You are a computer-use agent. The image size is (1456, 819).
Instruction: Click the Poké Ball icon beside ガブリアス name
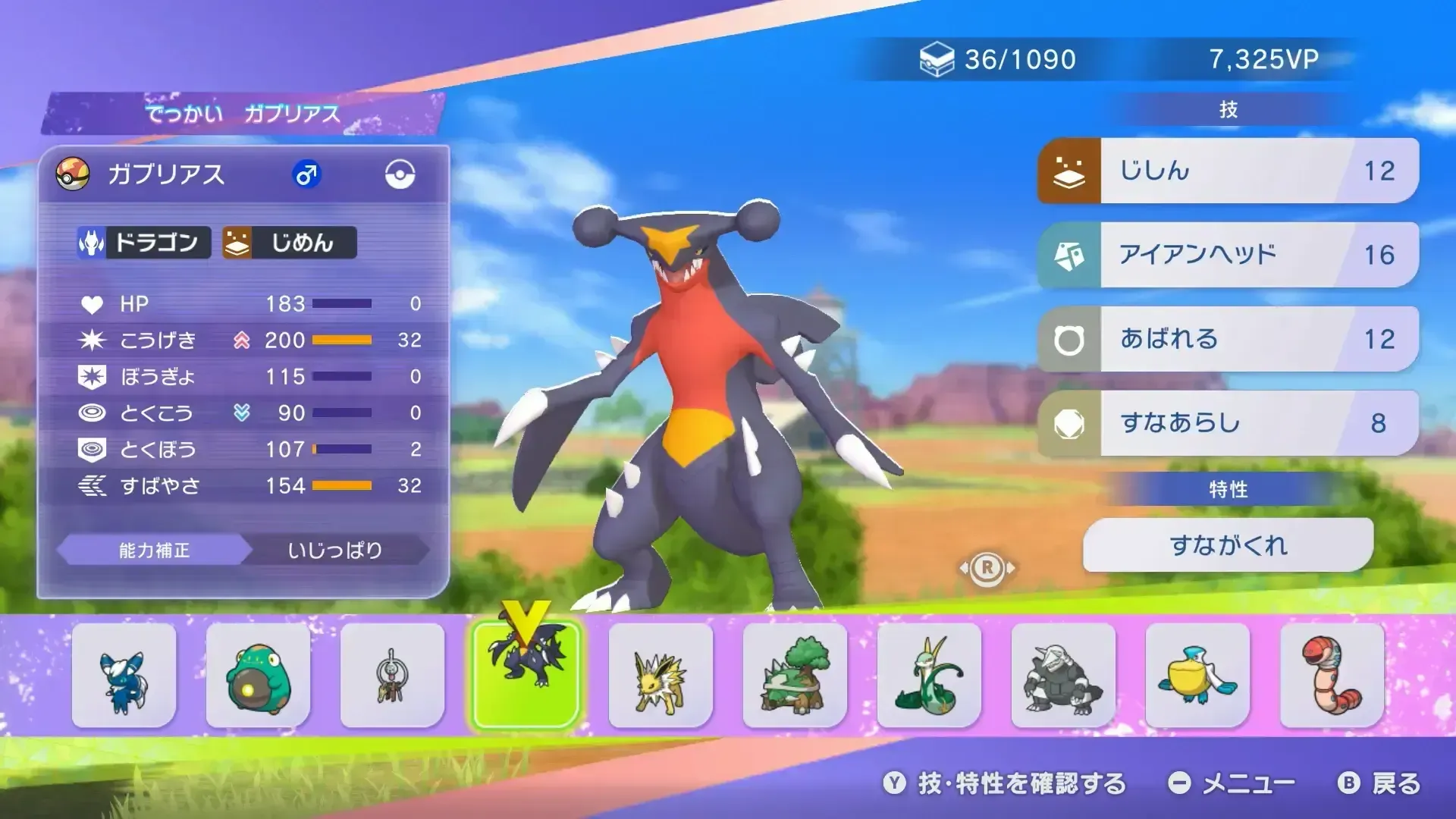pos(74,173)
